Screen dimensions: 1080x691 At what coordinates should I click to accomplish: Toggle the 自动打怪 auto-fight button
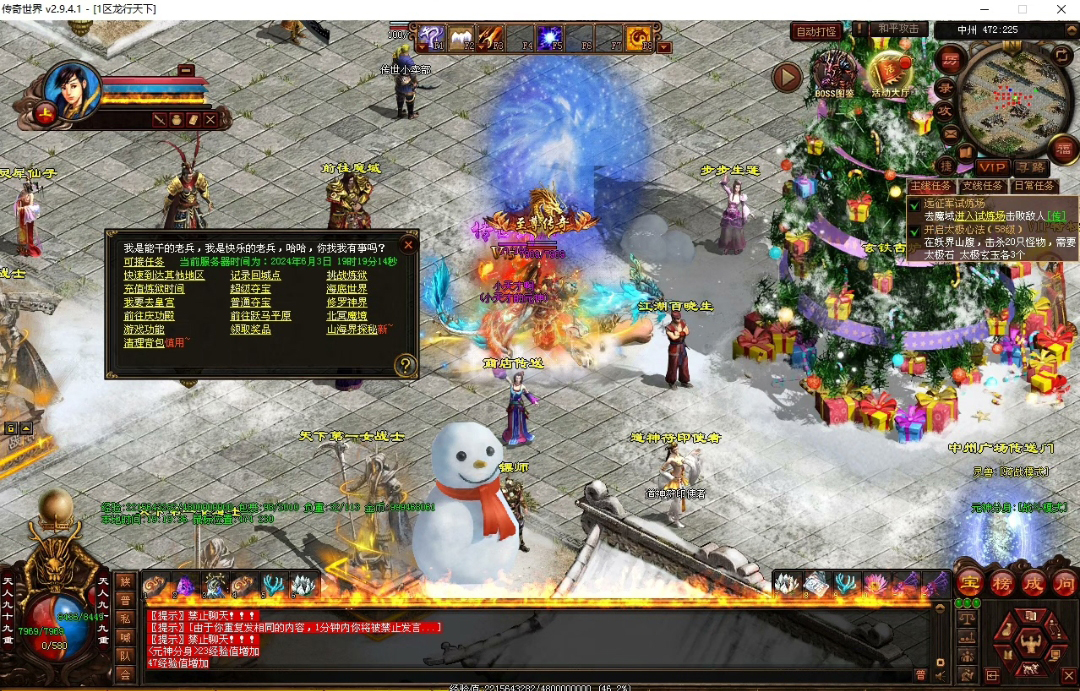[816, 31]
